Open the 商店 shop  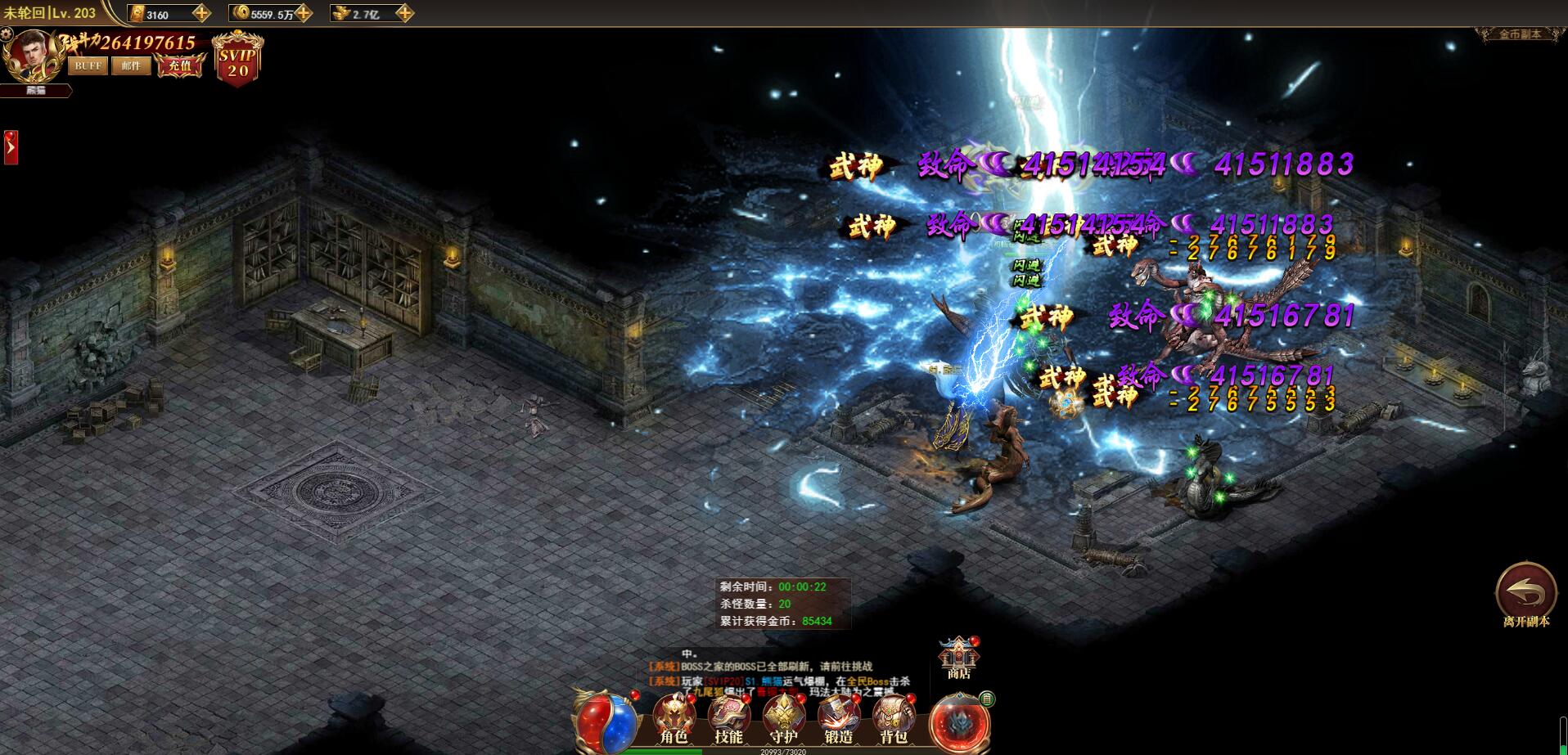[x=958, y=658]
